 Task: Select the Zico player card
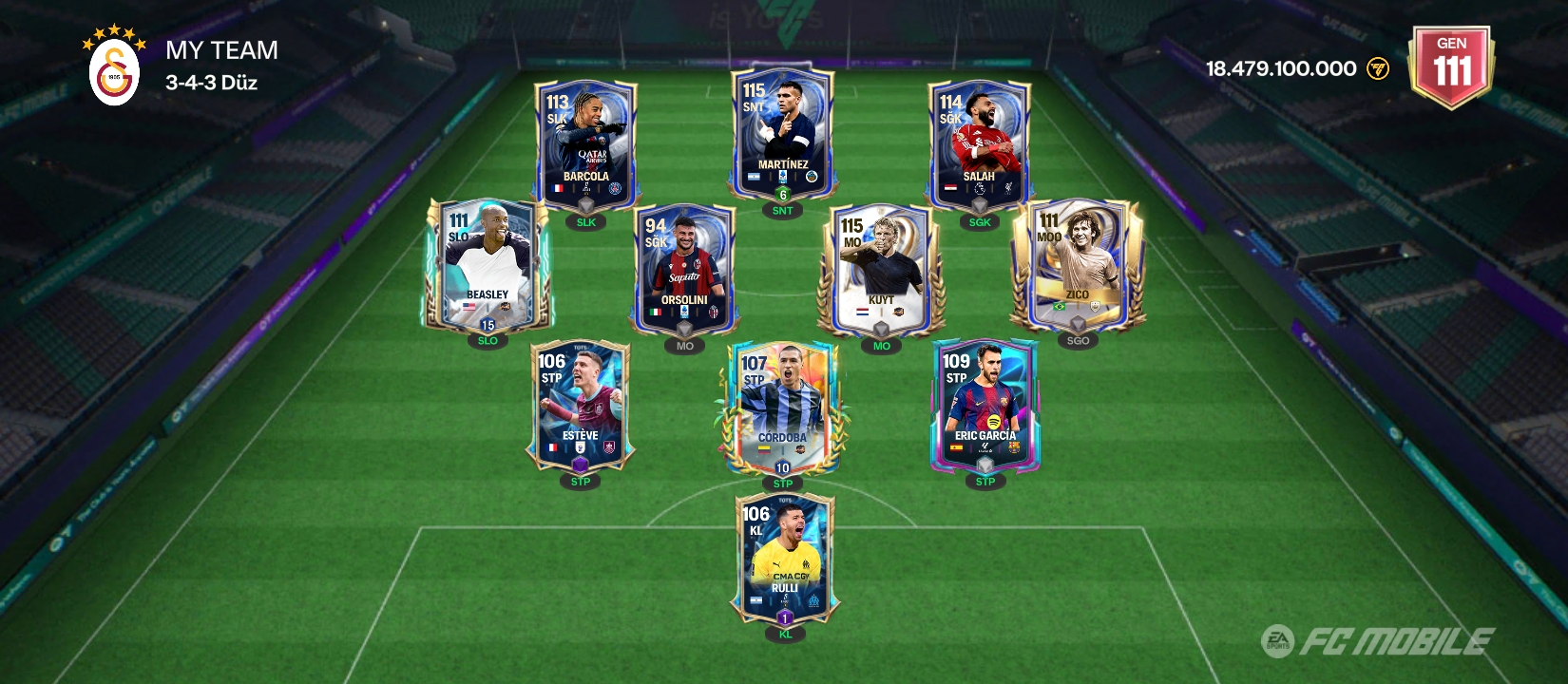(x=1078, y=264)
